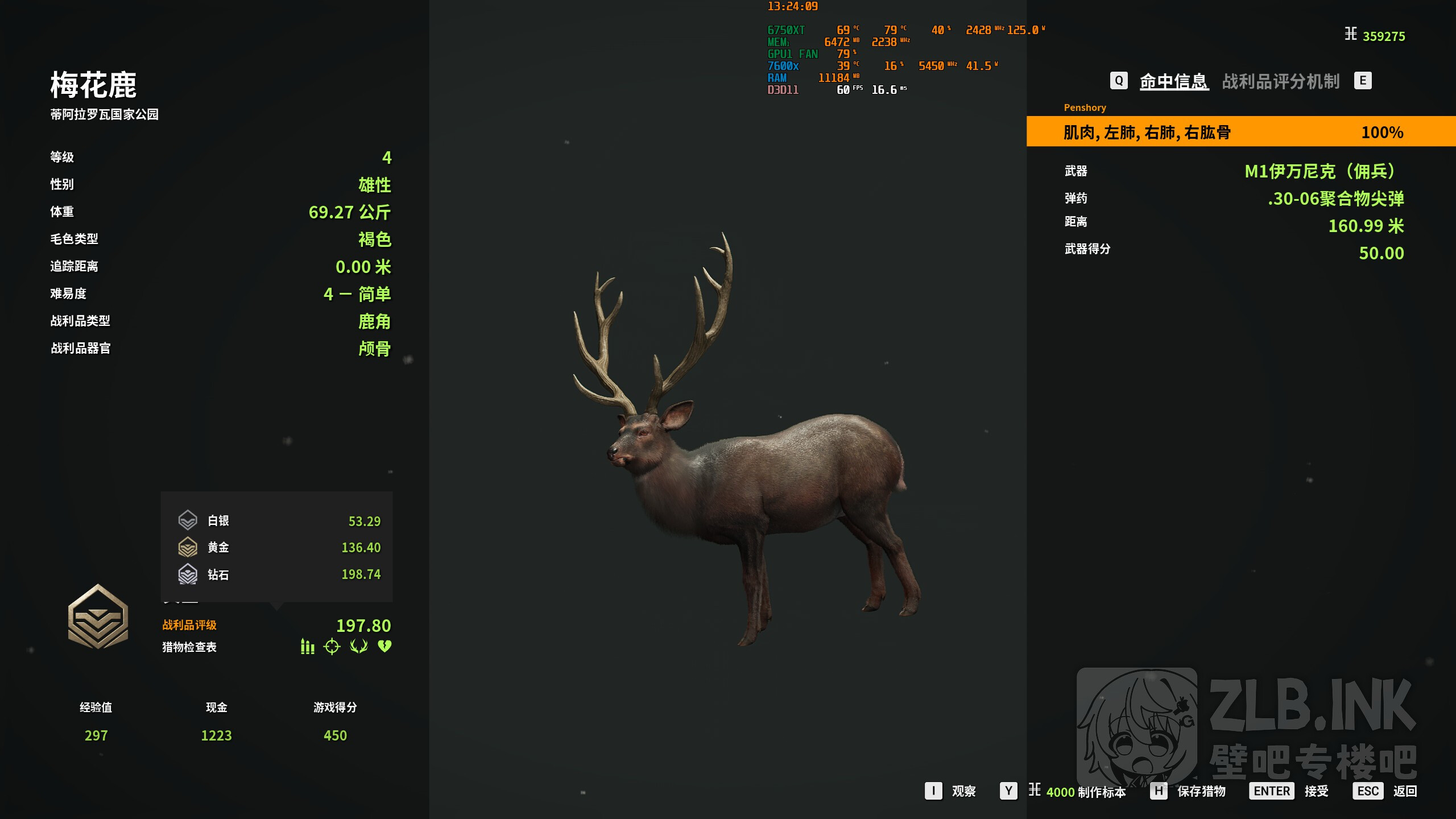Click 制作标本 for 4000
Screen dimensions: 1456x819
(x=1085, y=792)
